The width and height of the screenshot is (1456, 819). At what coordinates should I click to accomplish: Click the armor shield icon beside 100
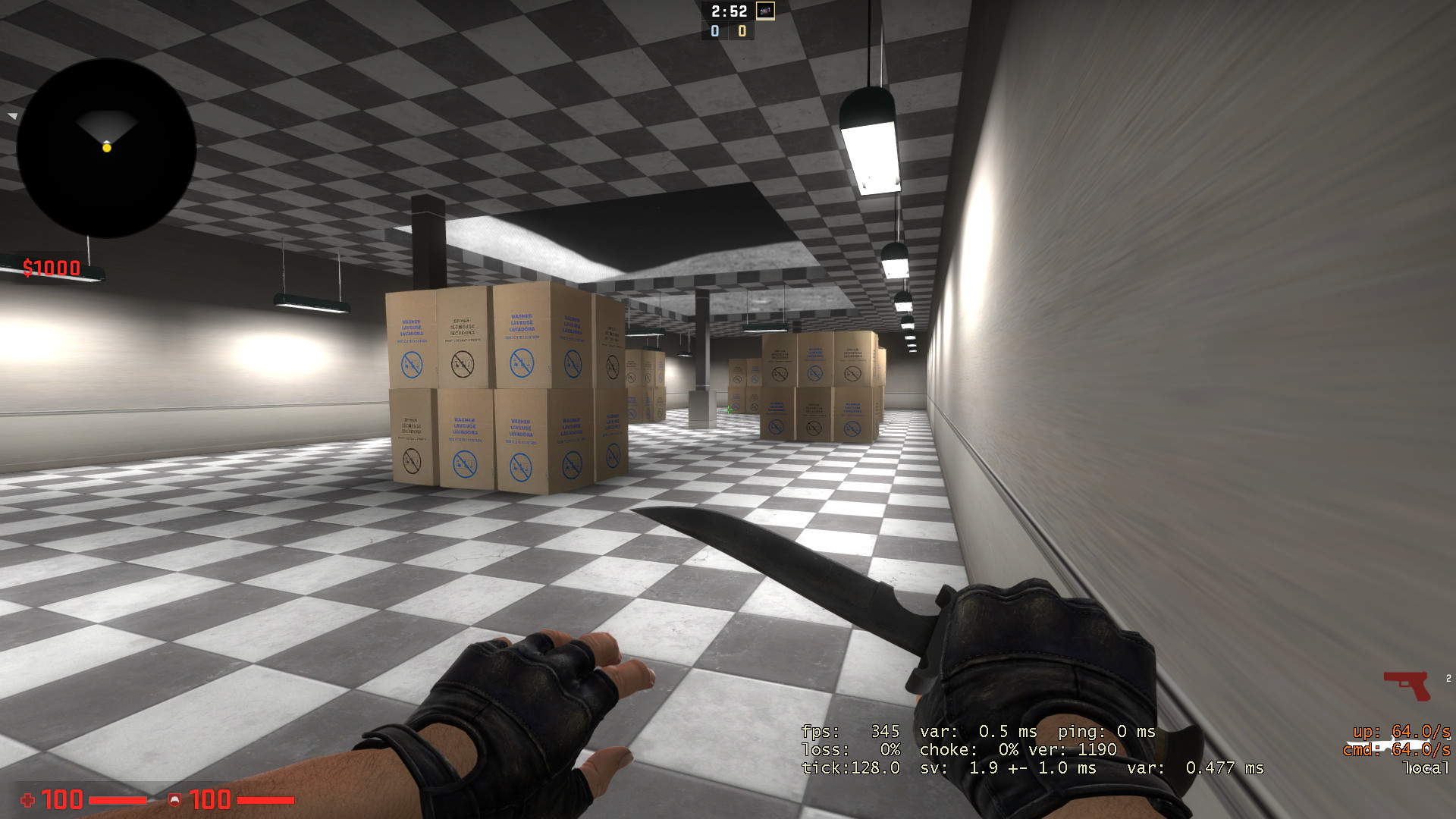click(175, 801)
